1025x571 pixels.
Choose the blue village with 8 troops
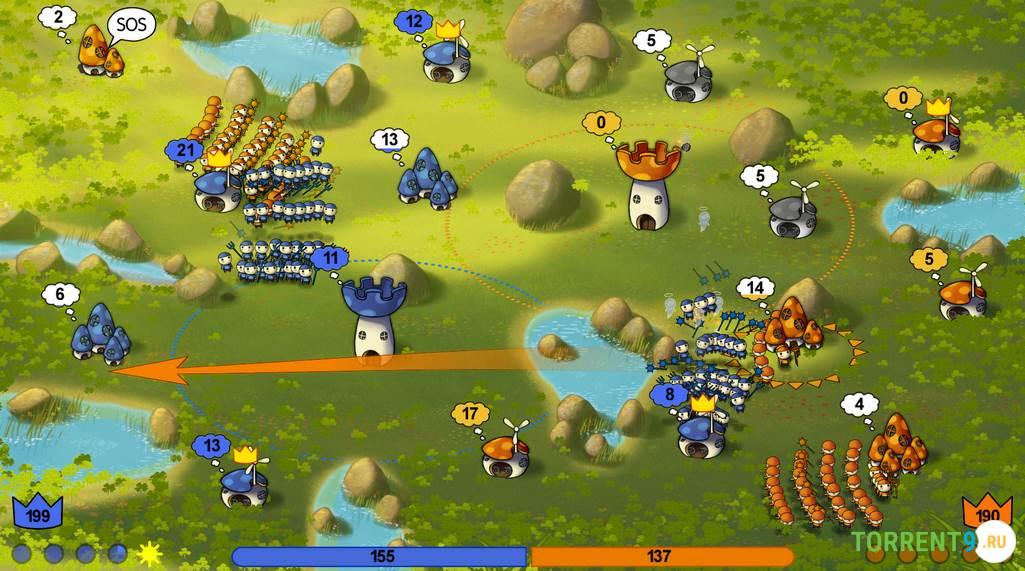(x=702, y=432)
